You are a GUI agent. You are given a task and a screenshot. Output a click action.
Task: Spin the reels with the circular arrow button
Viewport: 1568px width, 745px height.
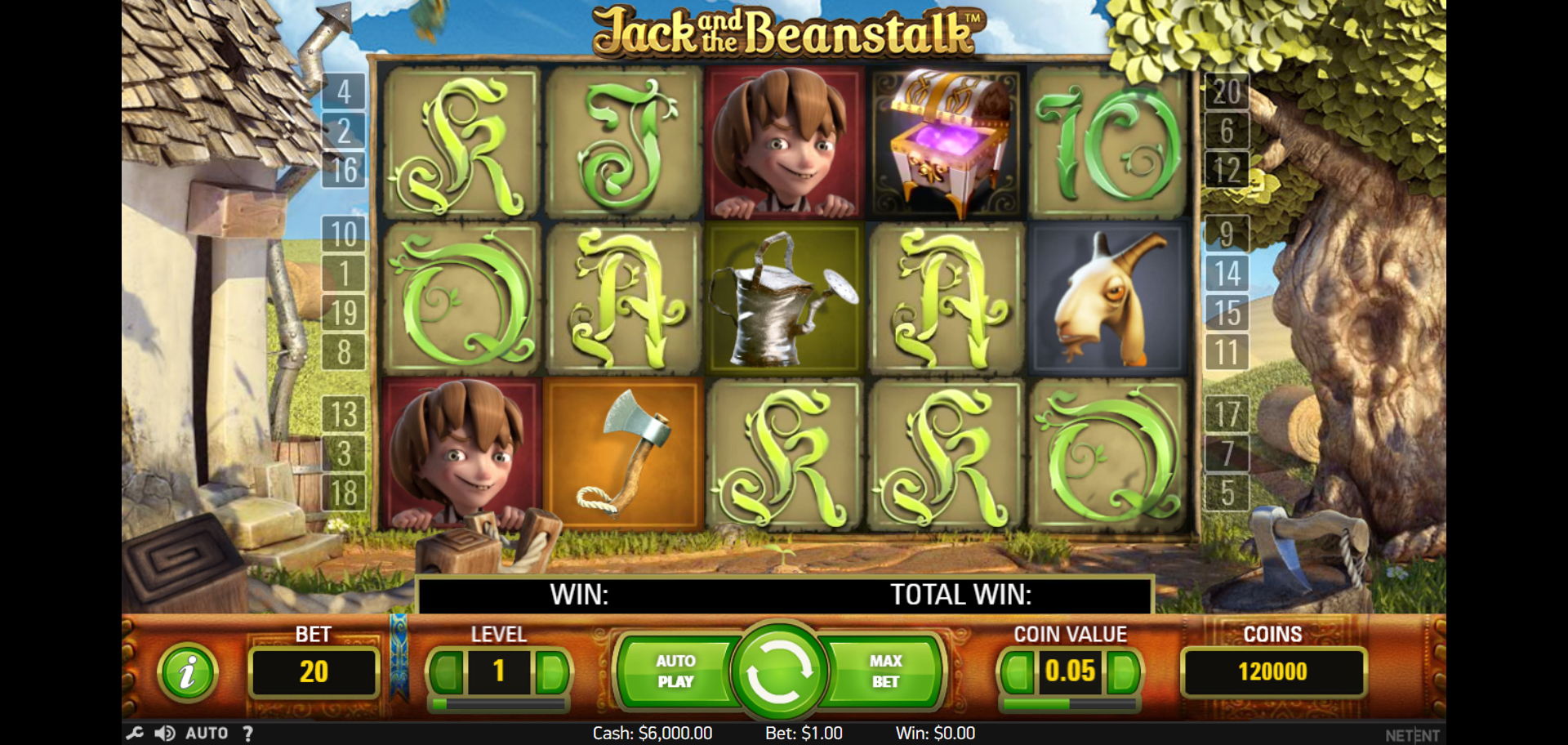(x=778, y=671)
